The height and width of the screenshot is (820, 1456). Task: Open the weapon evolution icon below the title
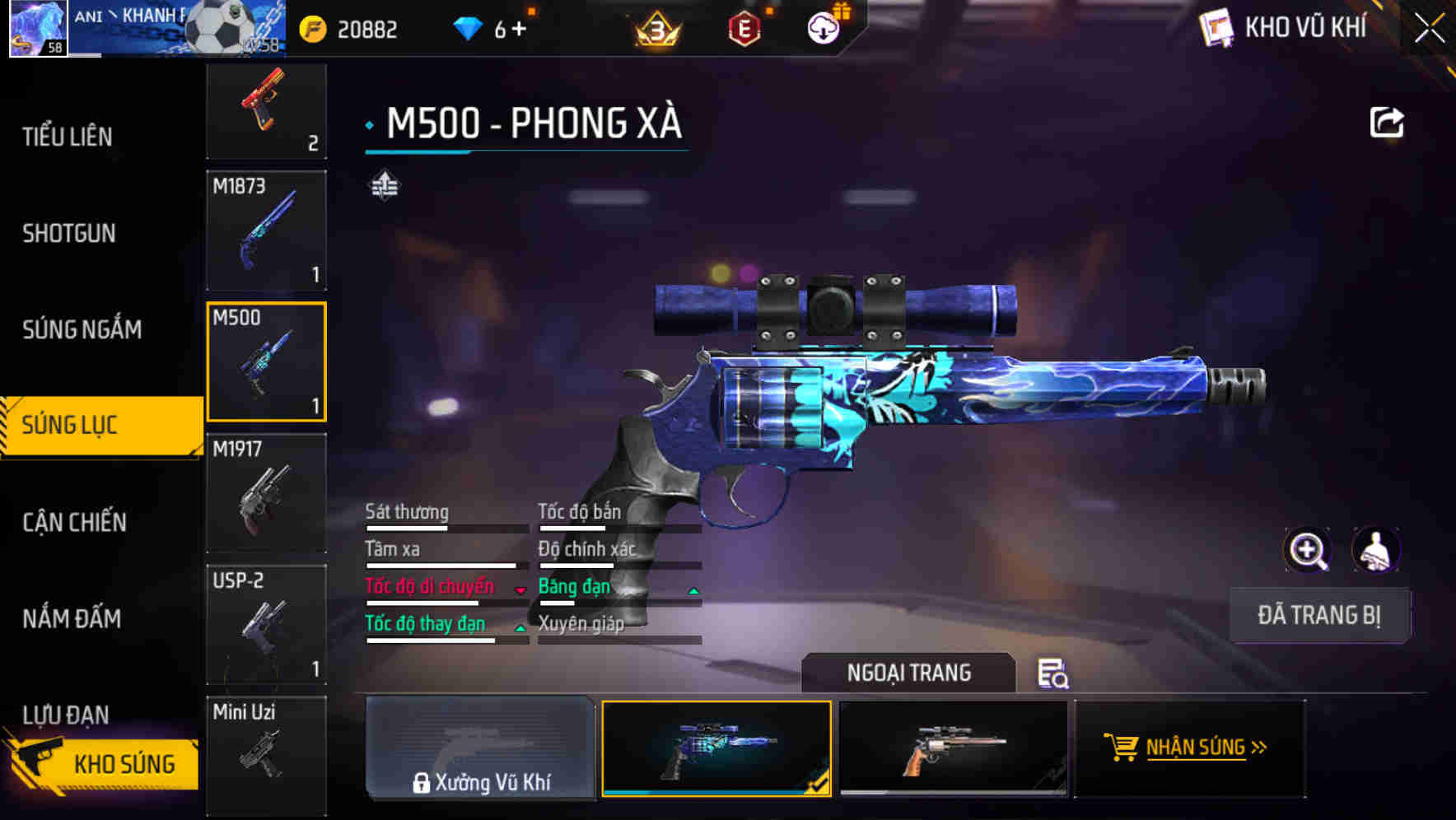pyautogui.click(x=384, y=185)
